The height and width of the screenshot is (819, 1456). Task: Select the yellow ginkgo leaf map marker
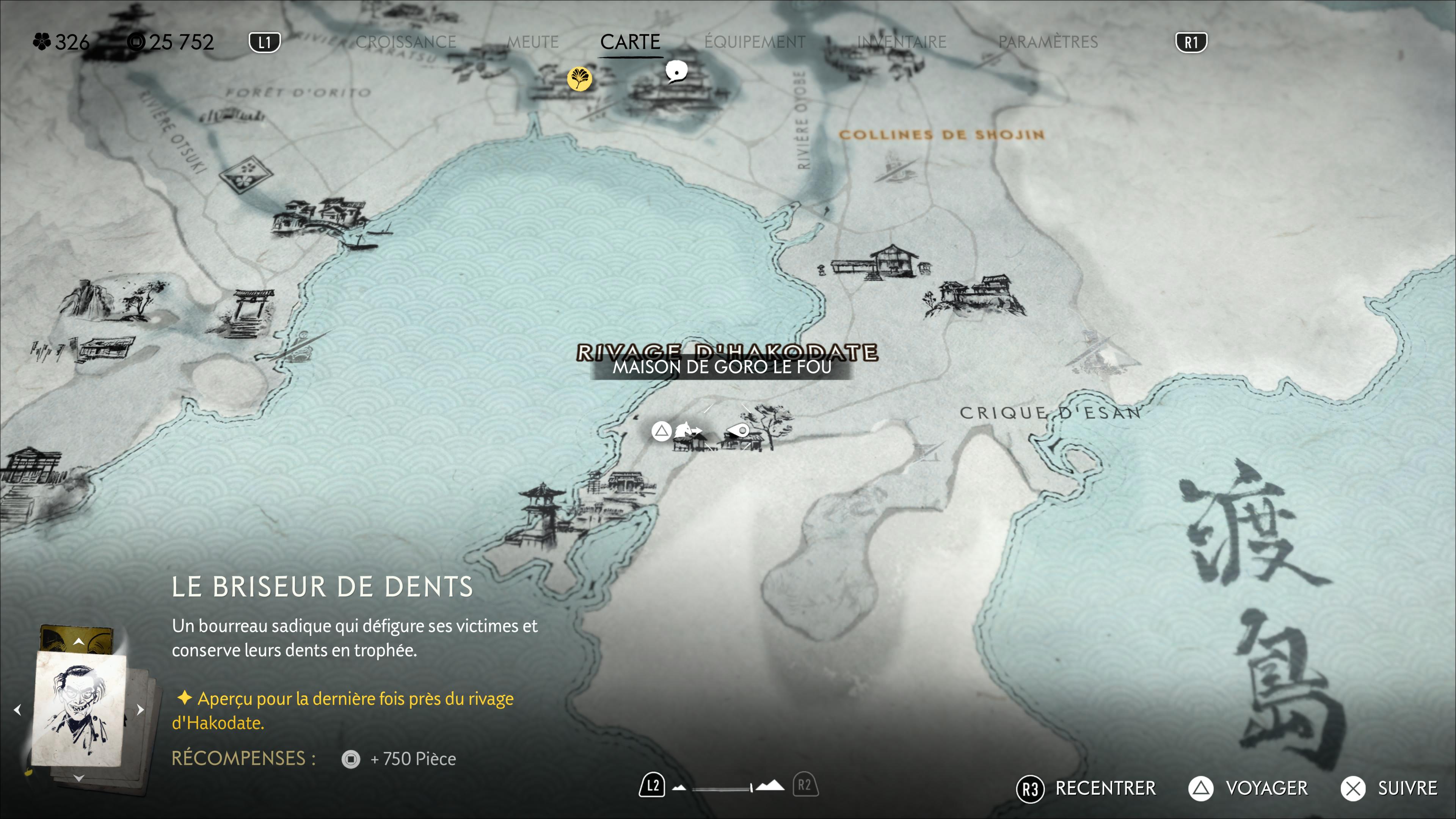(579, 78)
